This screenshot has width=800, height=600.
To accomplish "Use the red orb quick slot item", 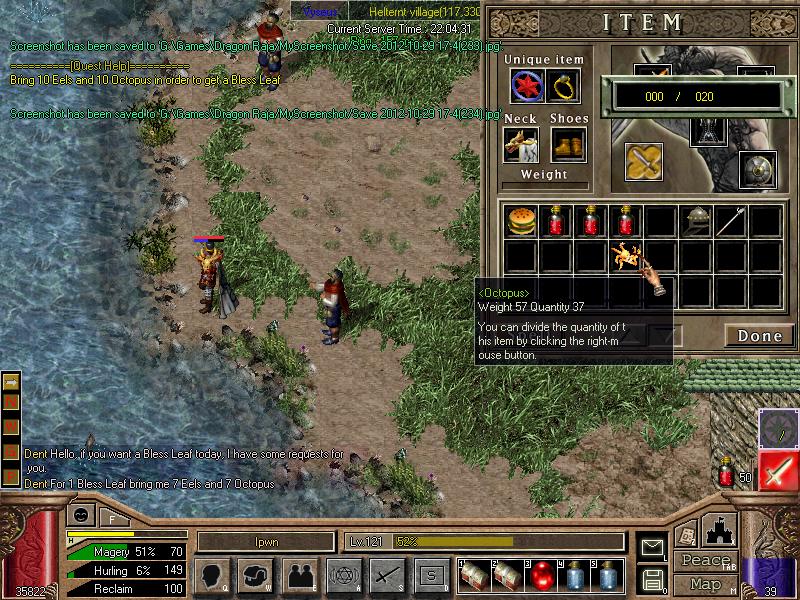I will (541, 576).
